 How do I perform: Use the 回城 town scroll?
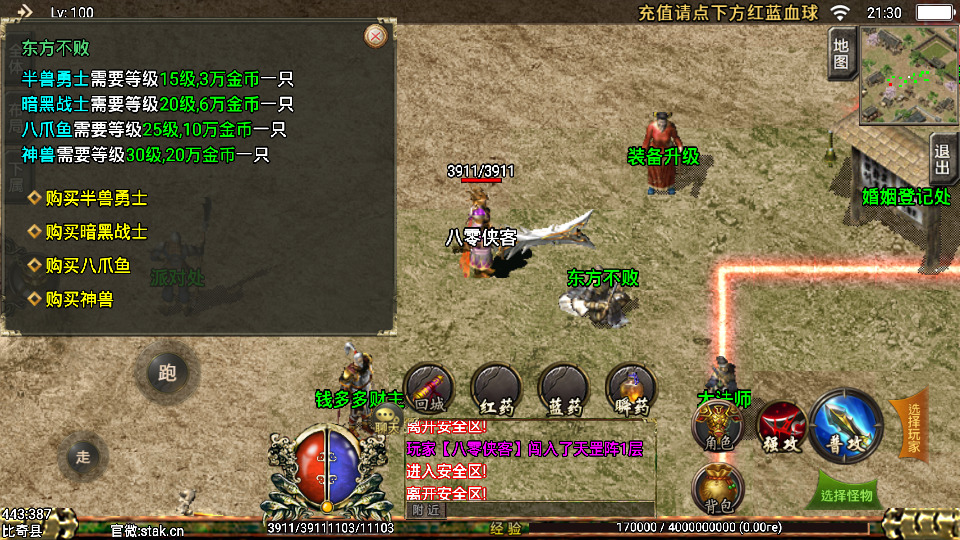(x=428, y=390)
